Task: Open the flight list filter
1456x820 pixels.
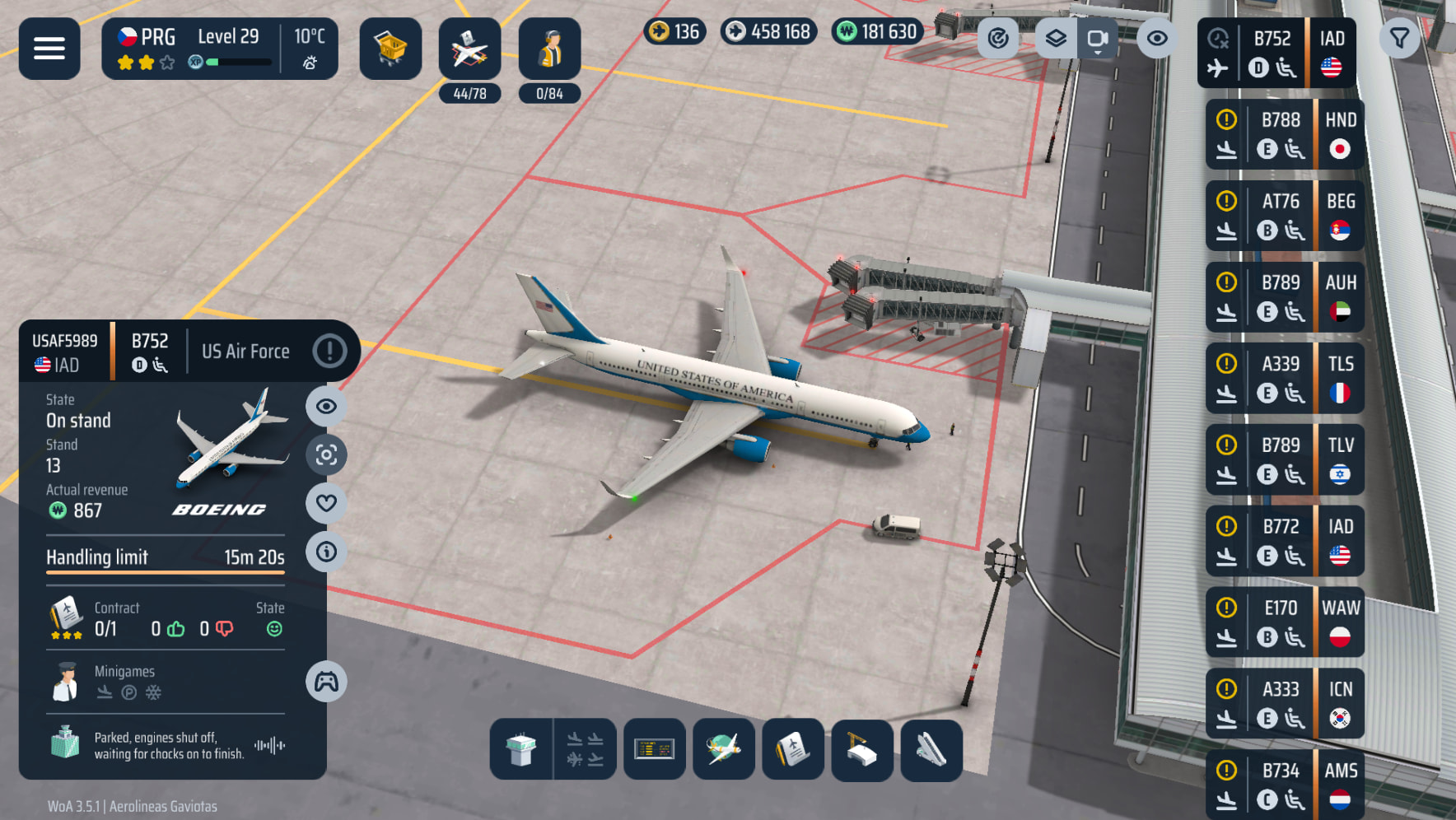Action: click(1399, 39)
